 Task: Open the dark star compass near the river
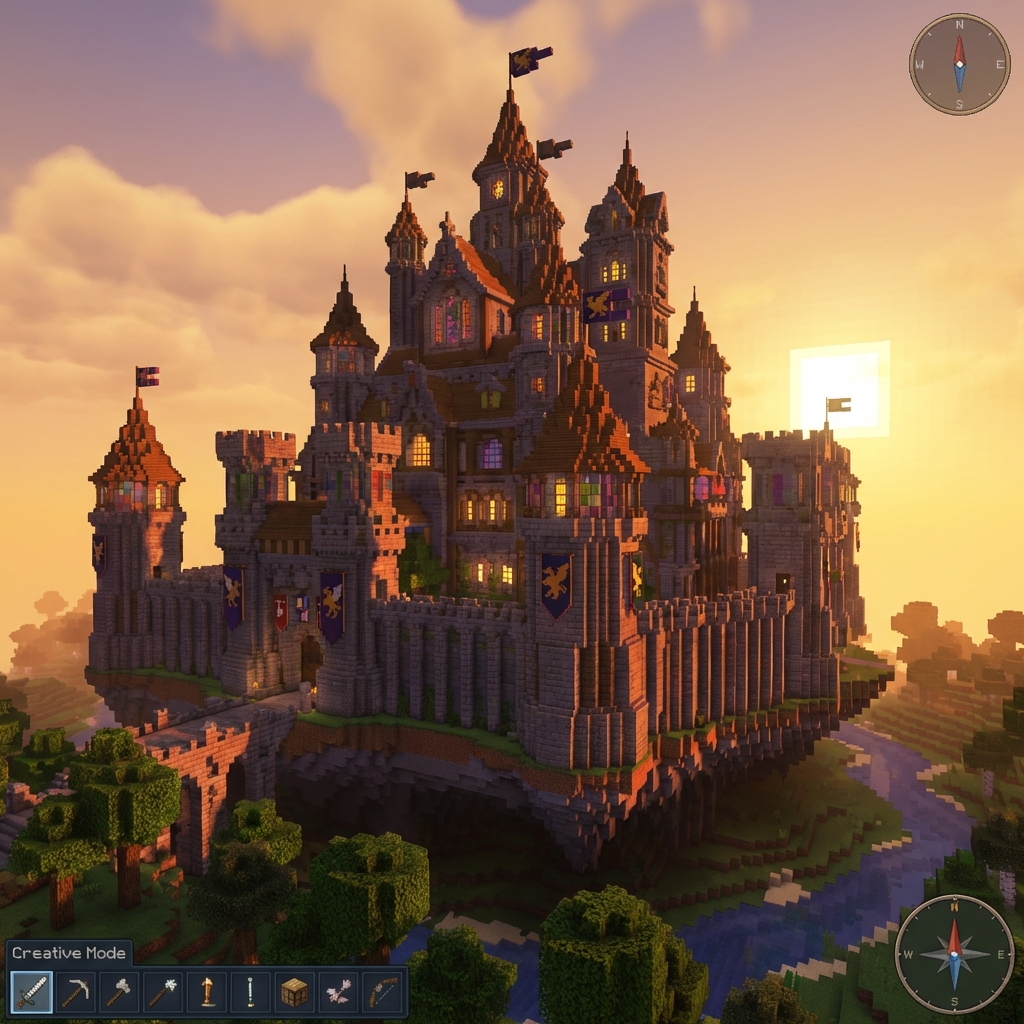(953, 953)
